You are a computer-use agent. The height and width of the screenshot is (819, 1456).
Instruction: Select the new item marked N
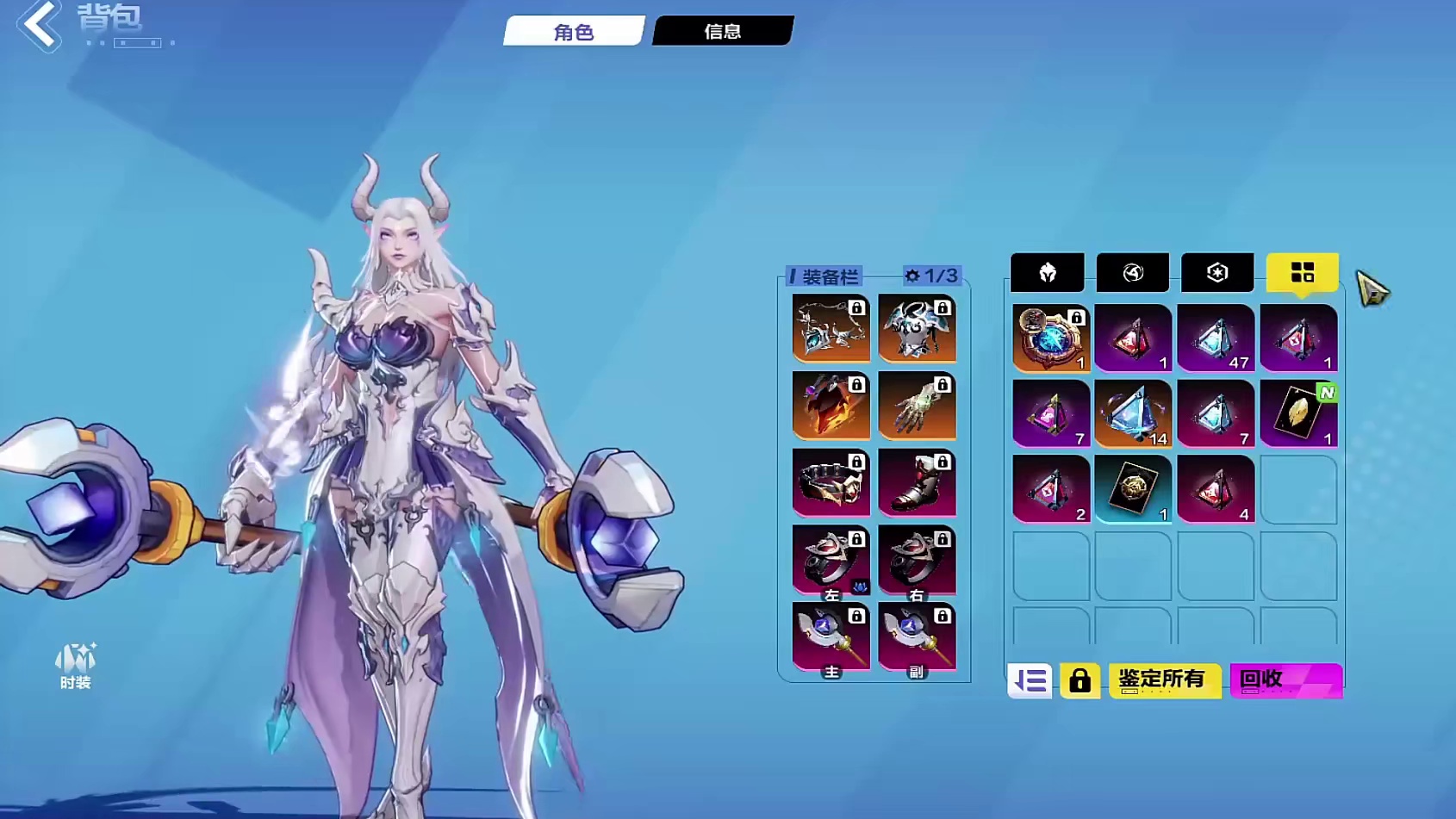coord(1298,414)
